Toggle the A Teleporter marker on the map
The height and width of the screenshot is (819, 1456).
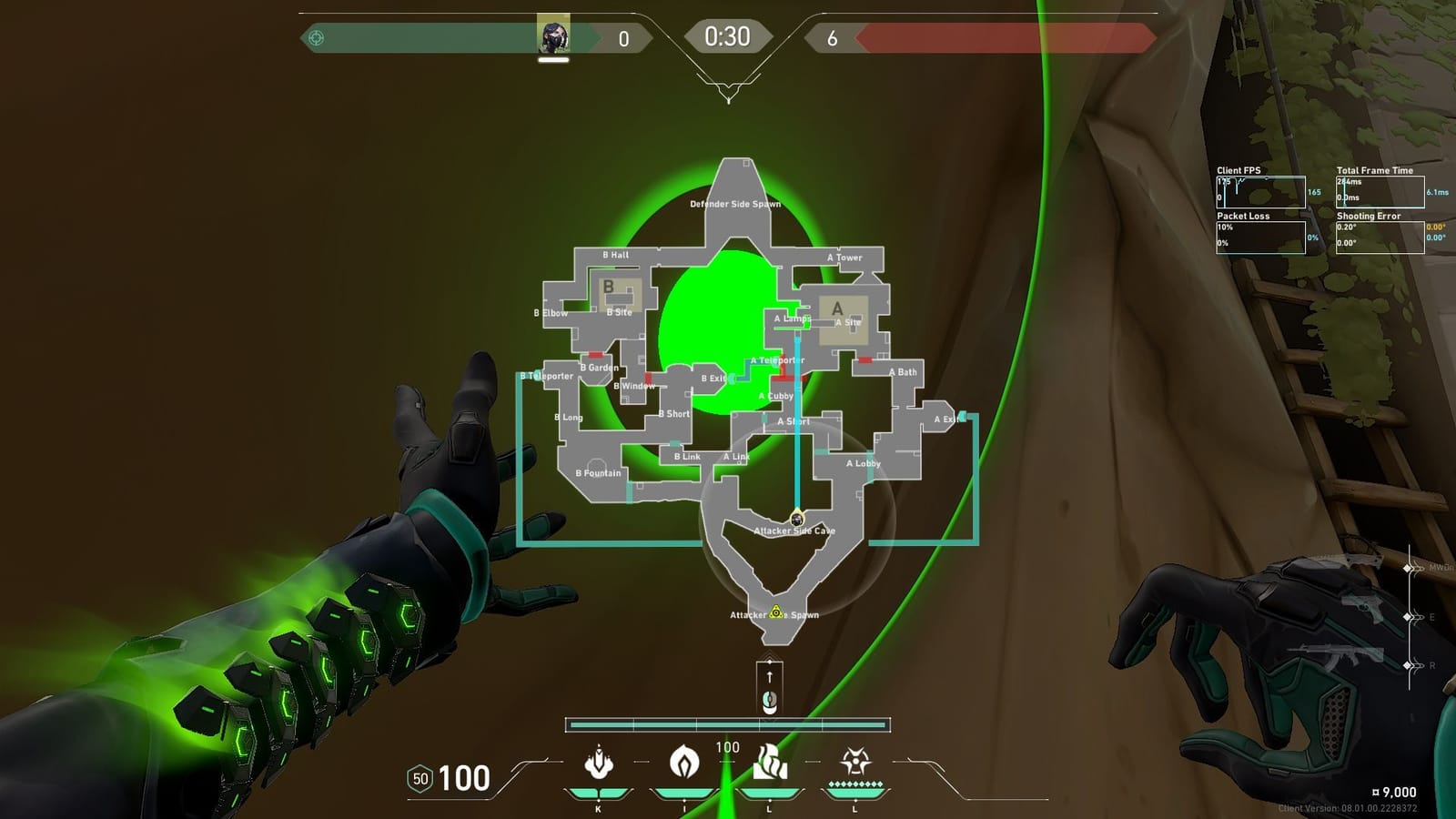(x=778, y=361)
